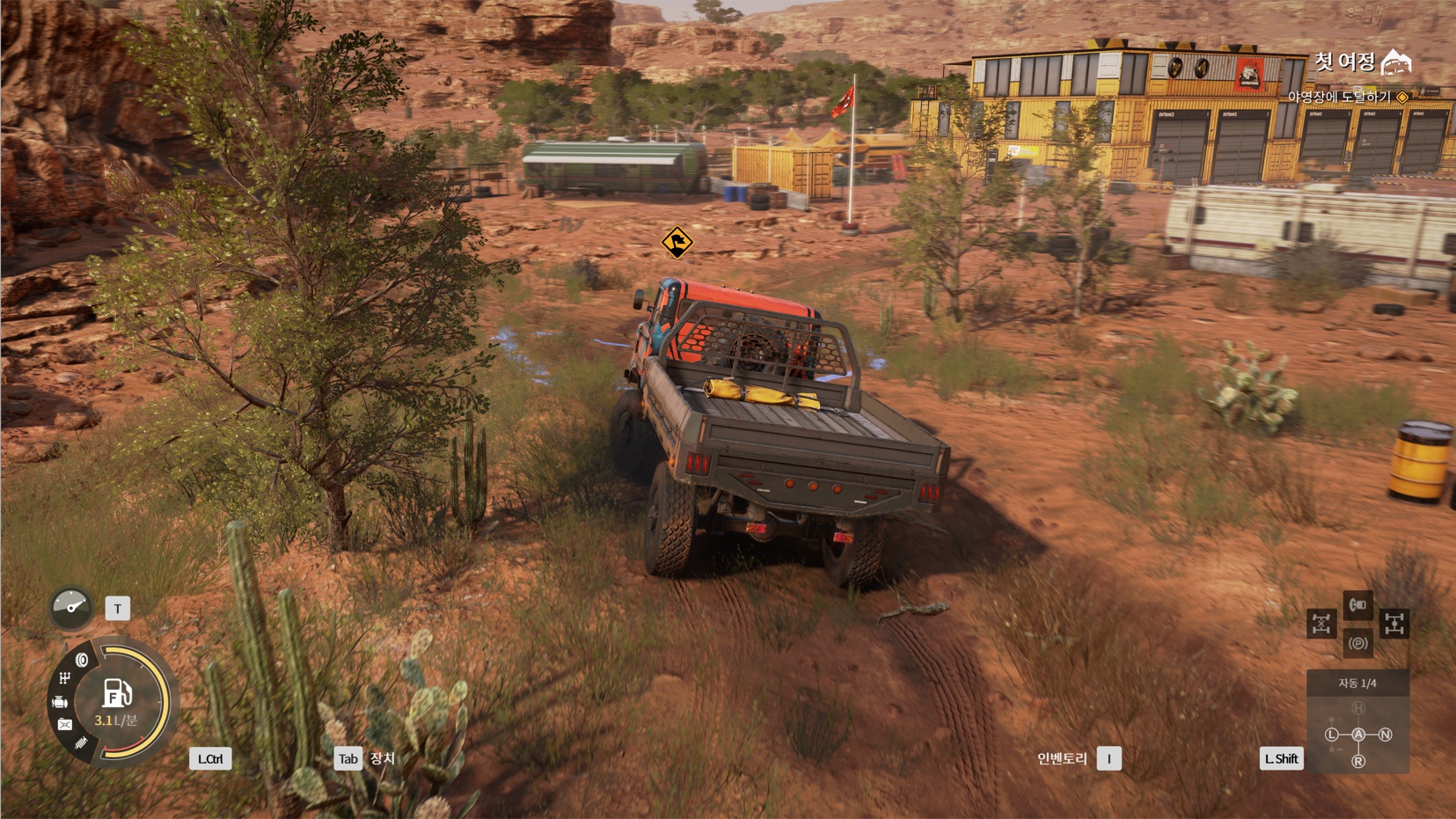Toggle the parking brake icon
1456x819 pixels.
tap(1357, 643)
